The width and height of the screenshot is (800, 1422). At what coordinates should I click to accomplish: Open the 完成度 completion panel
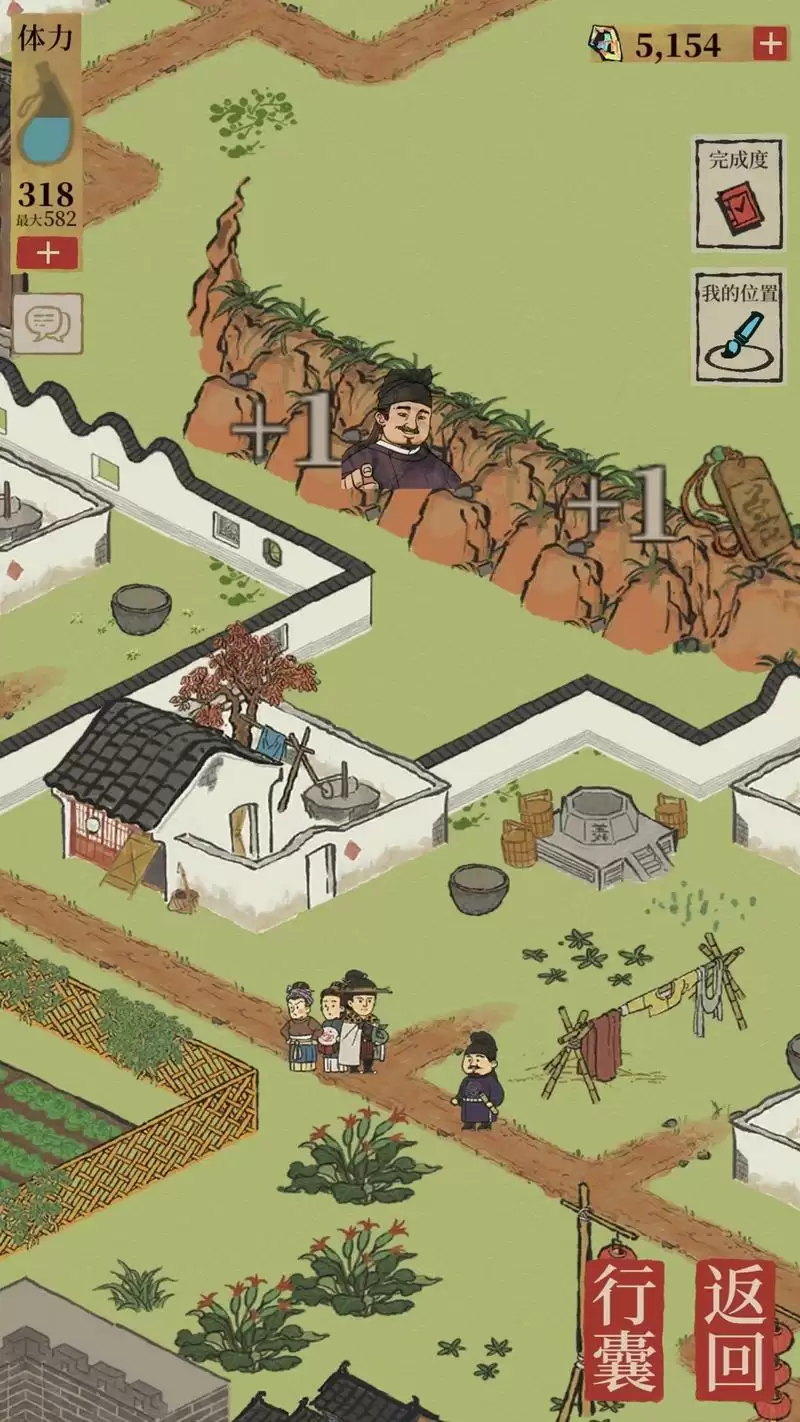pos(739,193)
